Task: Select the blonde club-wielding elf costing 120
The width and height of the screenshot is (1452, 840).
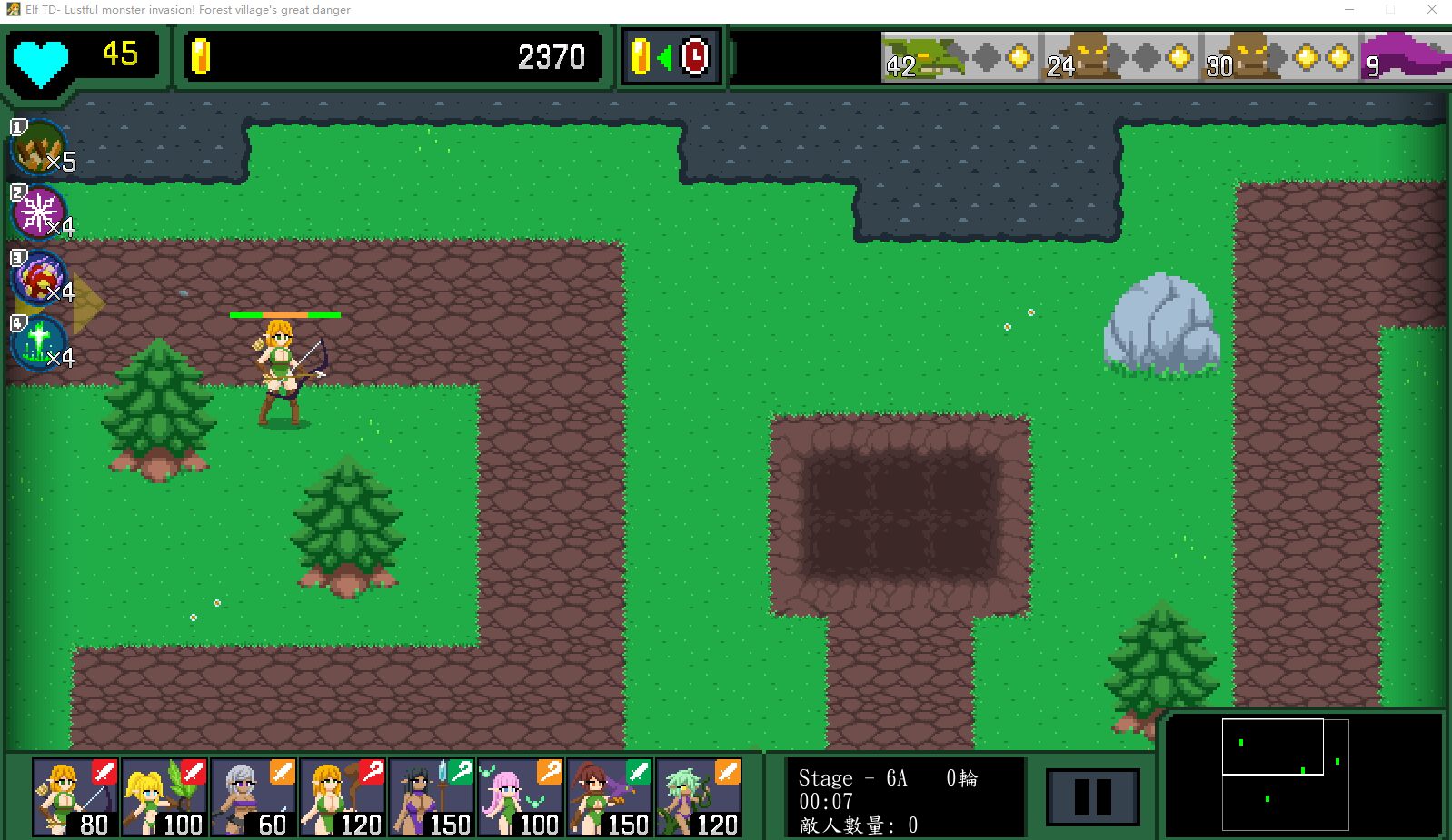Action: [x=343, y=797]
